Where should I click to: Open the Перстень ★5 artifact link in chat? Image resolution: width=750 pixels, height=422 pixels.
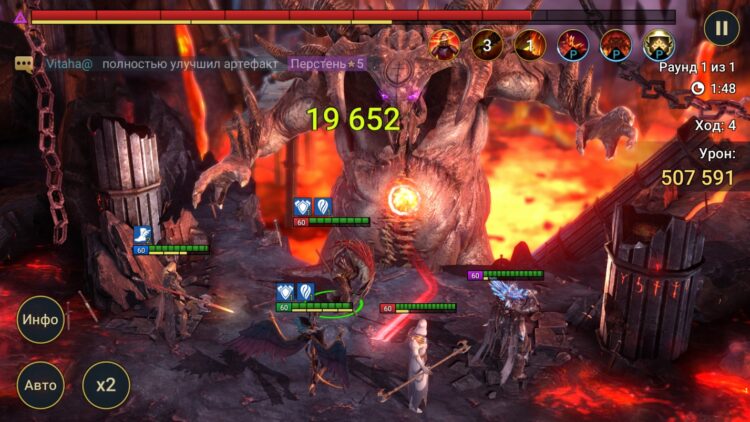coord(328,63)
